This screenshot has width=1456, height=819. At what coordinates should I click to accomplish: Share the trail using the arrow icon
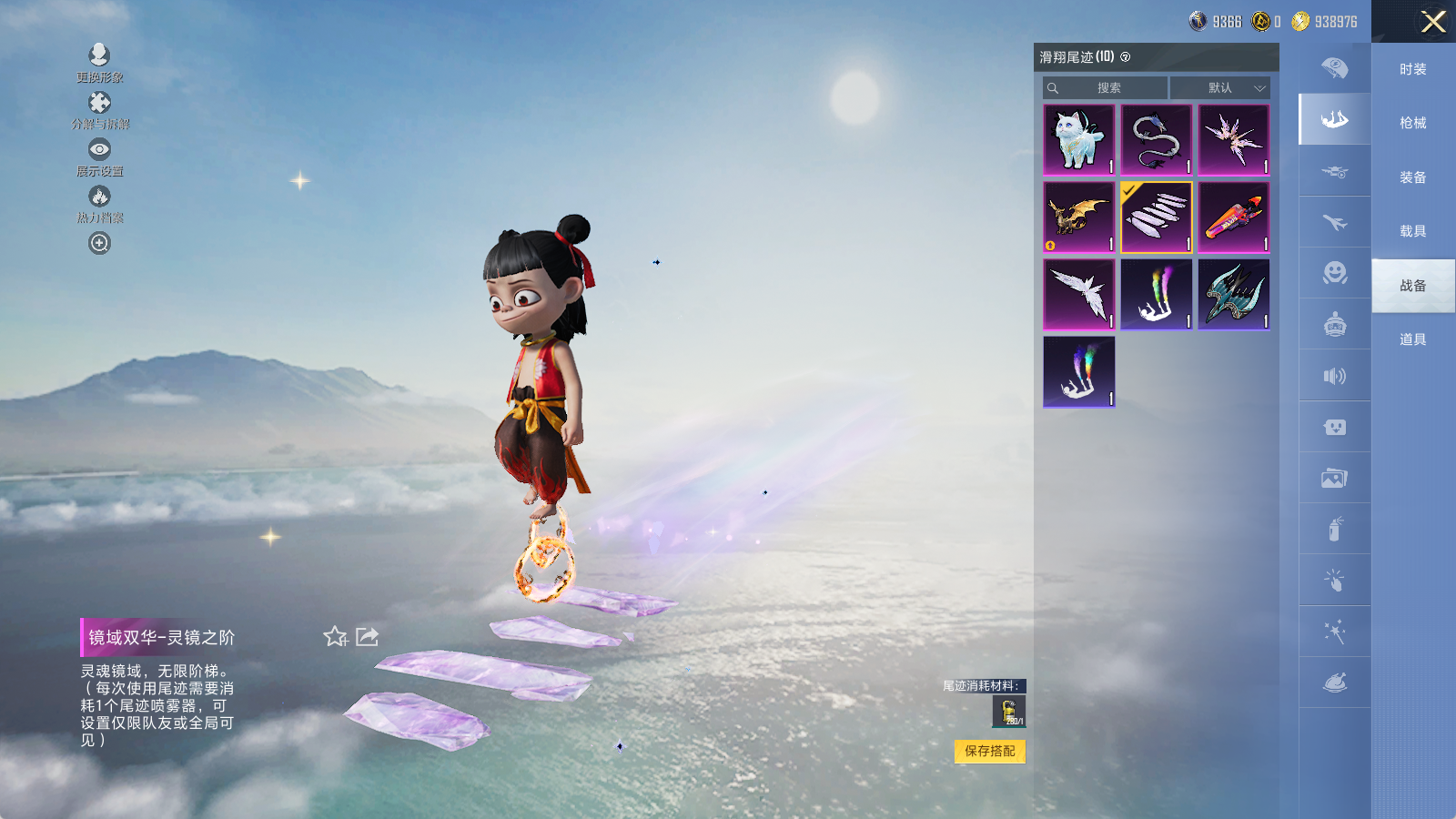coord(368,637)
